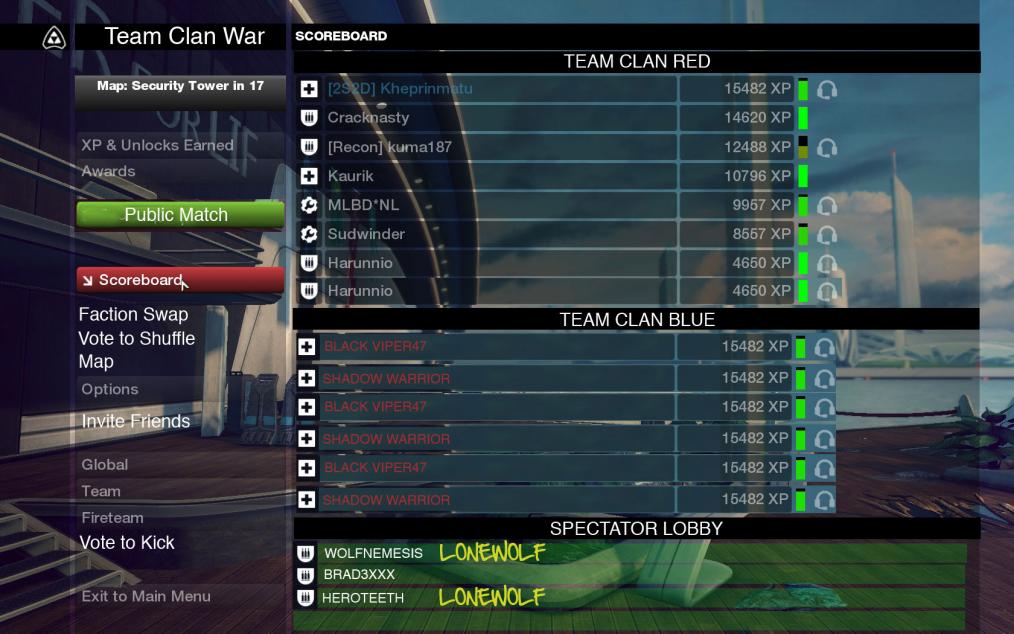Select the Team channel entry
The height and width of the screenshot is (634, 1014).
(x=101, y=491)
